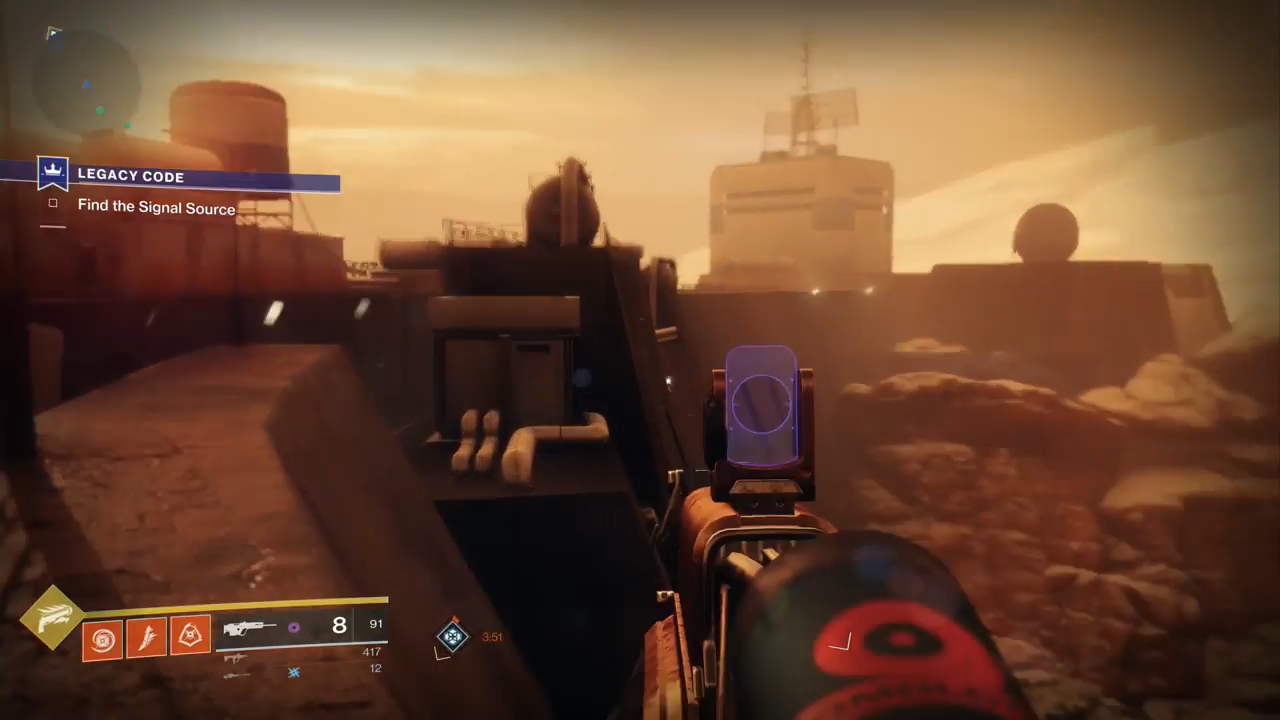Click the circular radar minimap
Viewport: 1280px width, 720px height.
tap(85, 82)
